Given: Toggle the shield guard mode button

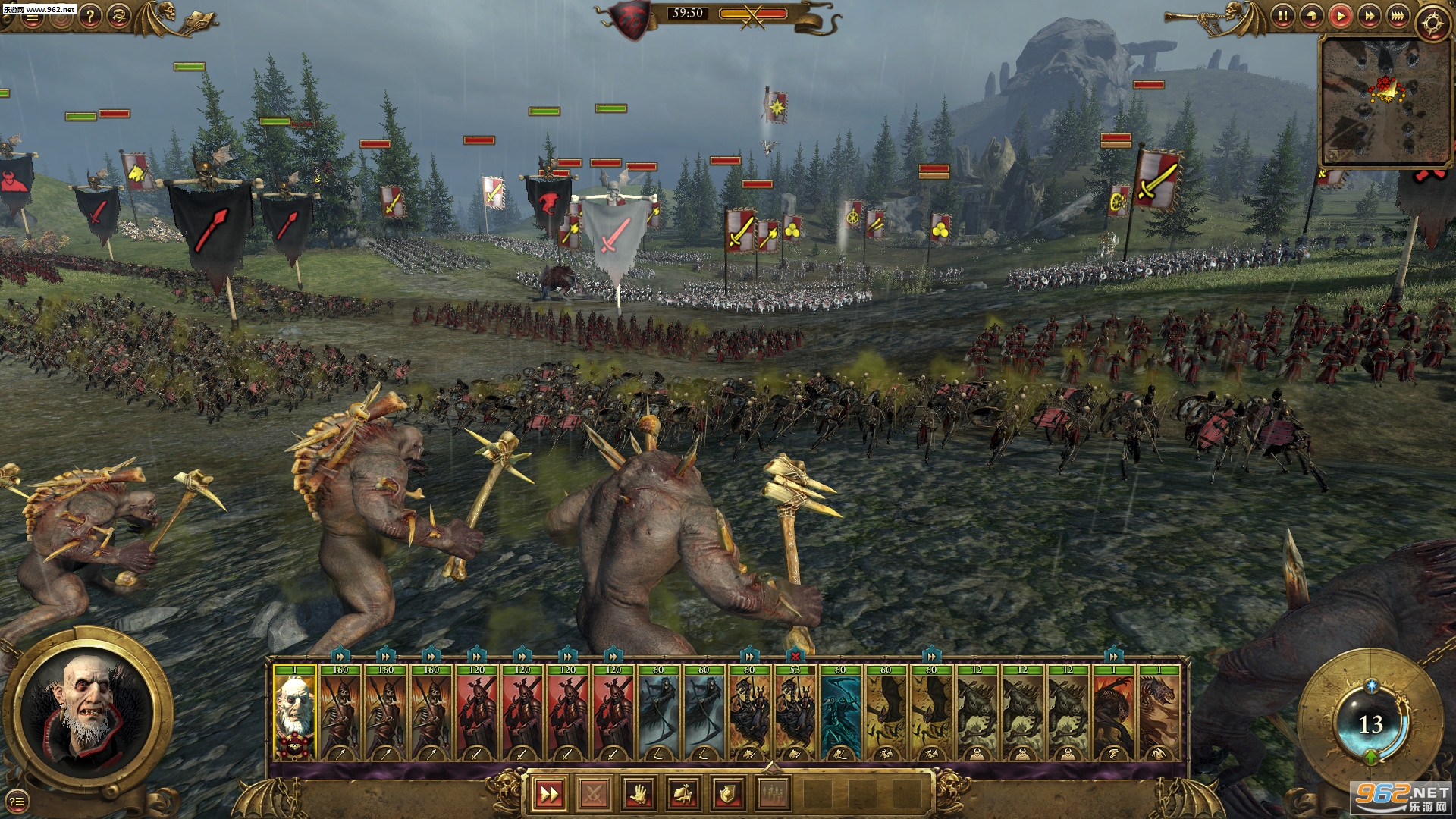Looking at the screenshot, I should click(x=727, y=794).
